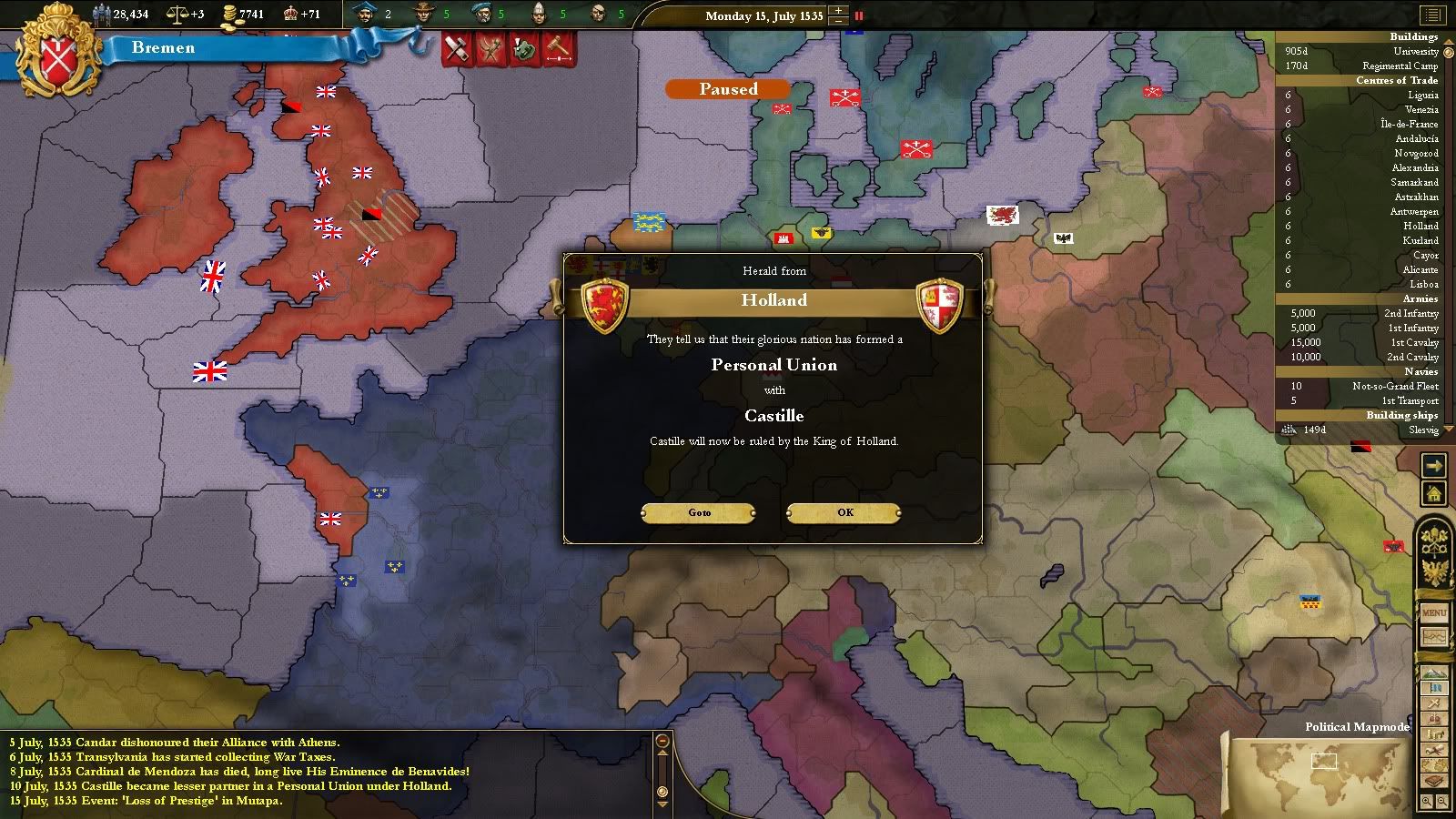Click the red gavel alert banner
The image size is (1456, 819).
[x=558, y=48]
